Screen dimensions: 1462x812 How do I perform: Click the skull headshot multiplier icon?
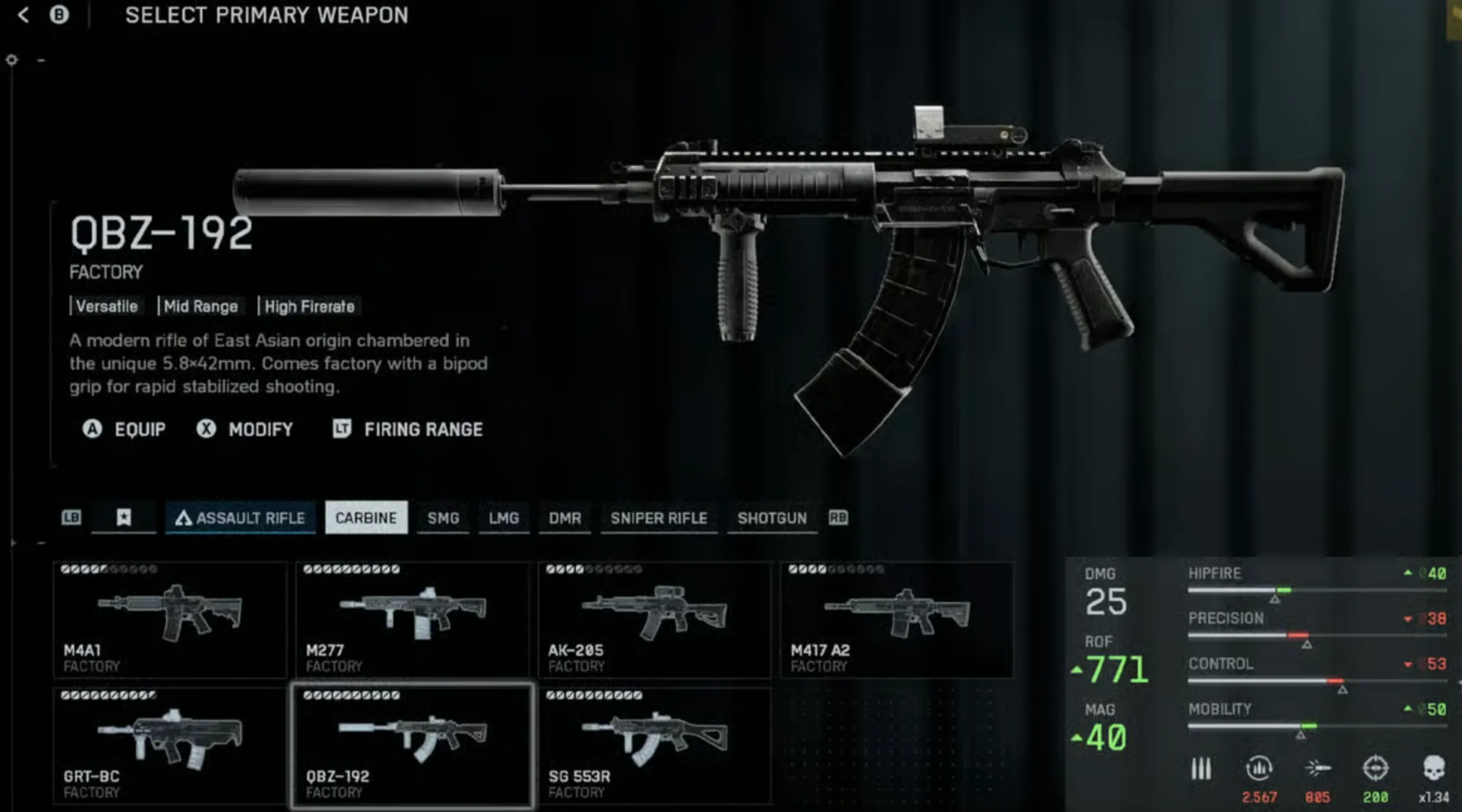click(x=1436, y=768)
